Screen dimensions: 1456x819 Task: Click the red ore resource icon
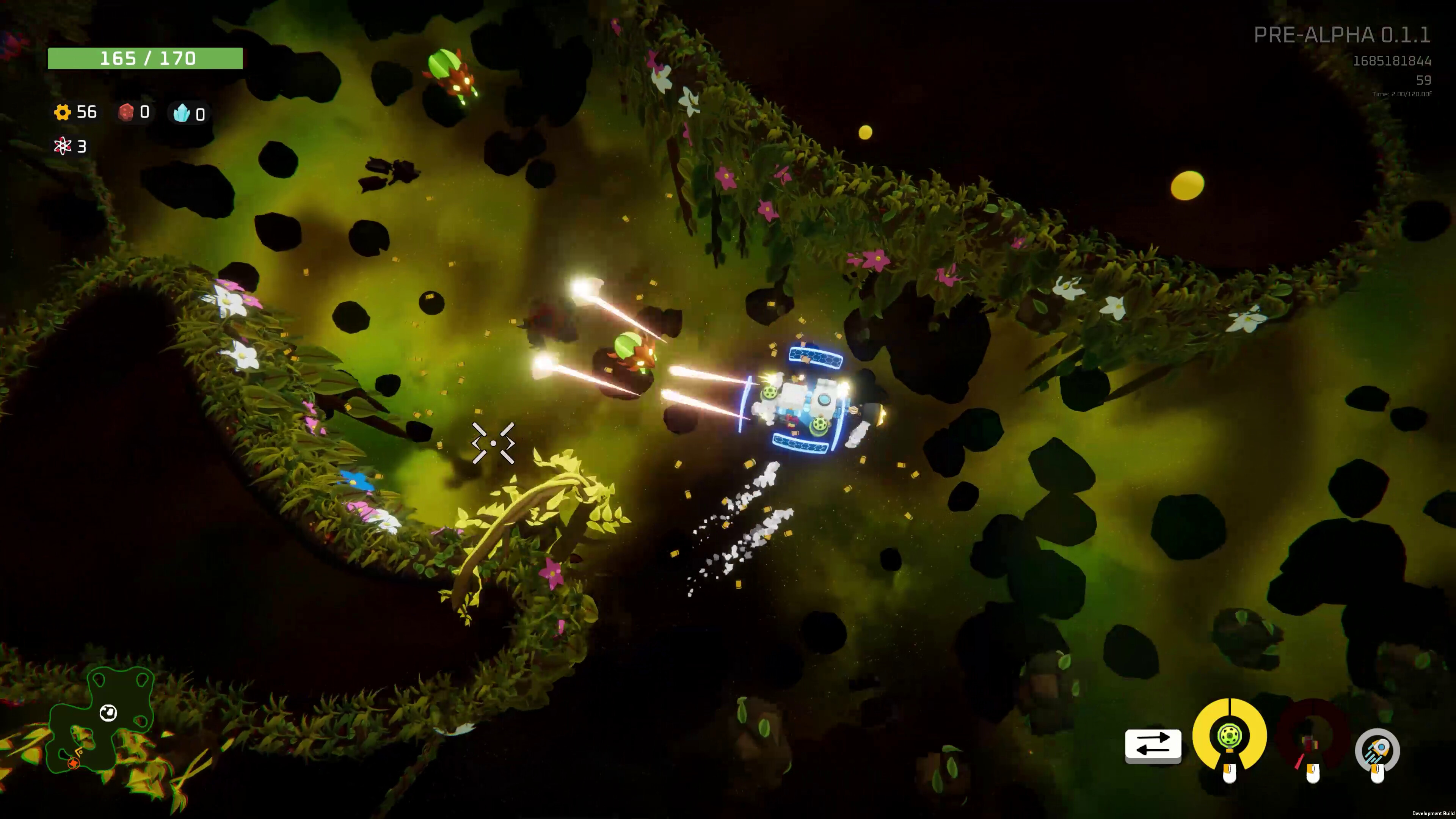pyautogui.click(x=126, y=112)
